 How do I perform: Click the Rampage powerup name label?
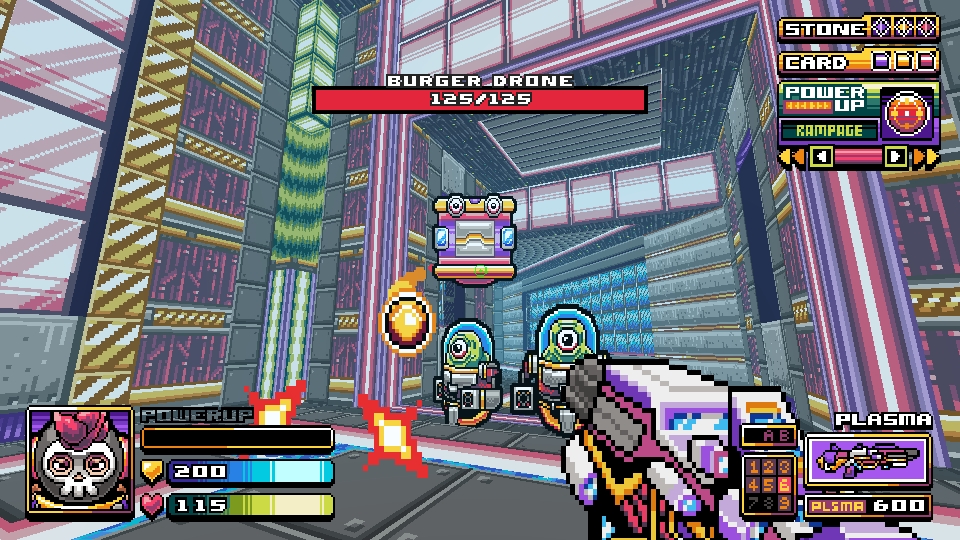tap(829, 130)
